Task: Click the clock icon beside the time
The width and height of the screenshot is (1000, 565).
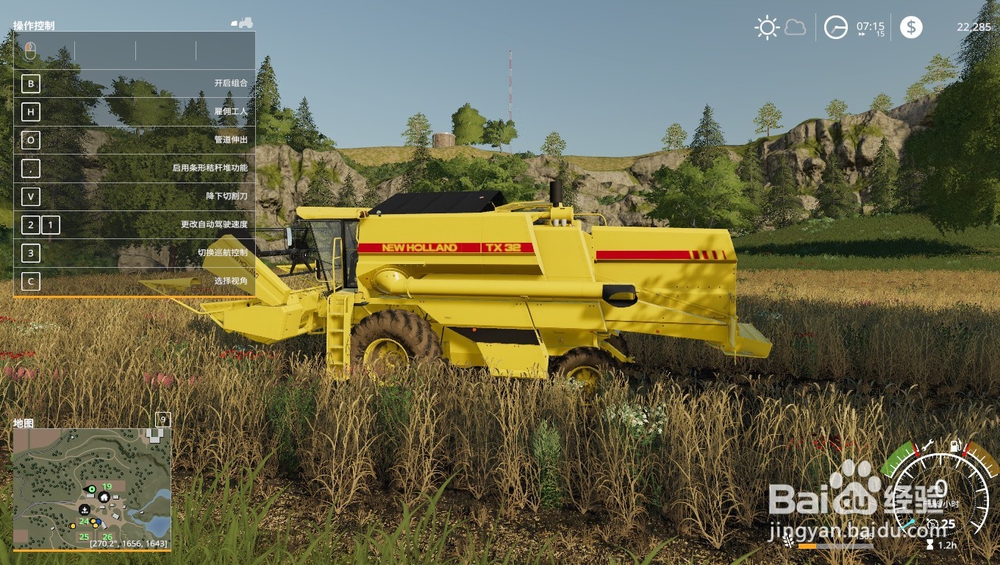Action: (835, 27)
